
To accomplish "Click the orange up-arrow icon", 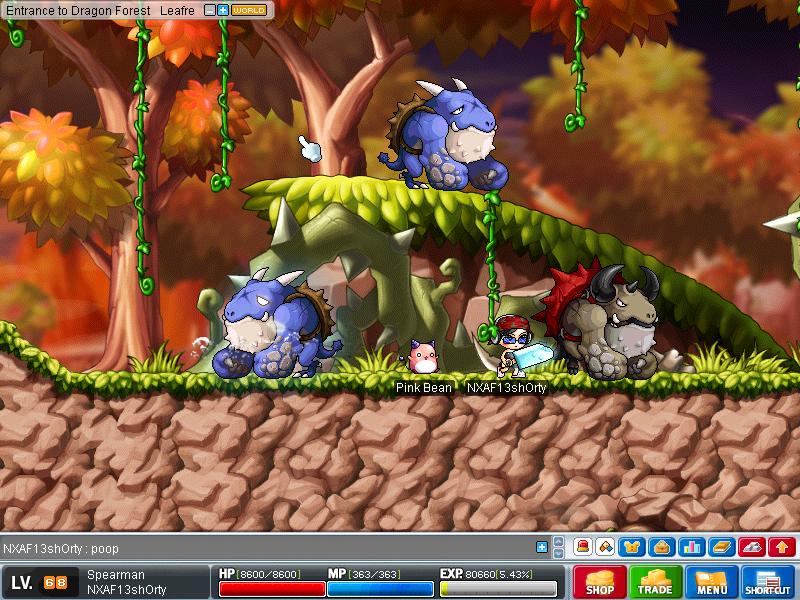I will pyautogui.click(x=782, y=547).
